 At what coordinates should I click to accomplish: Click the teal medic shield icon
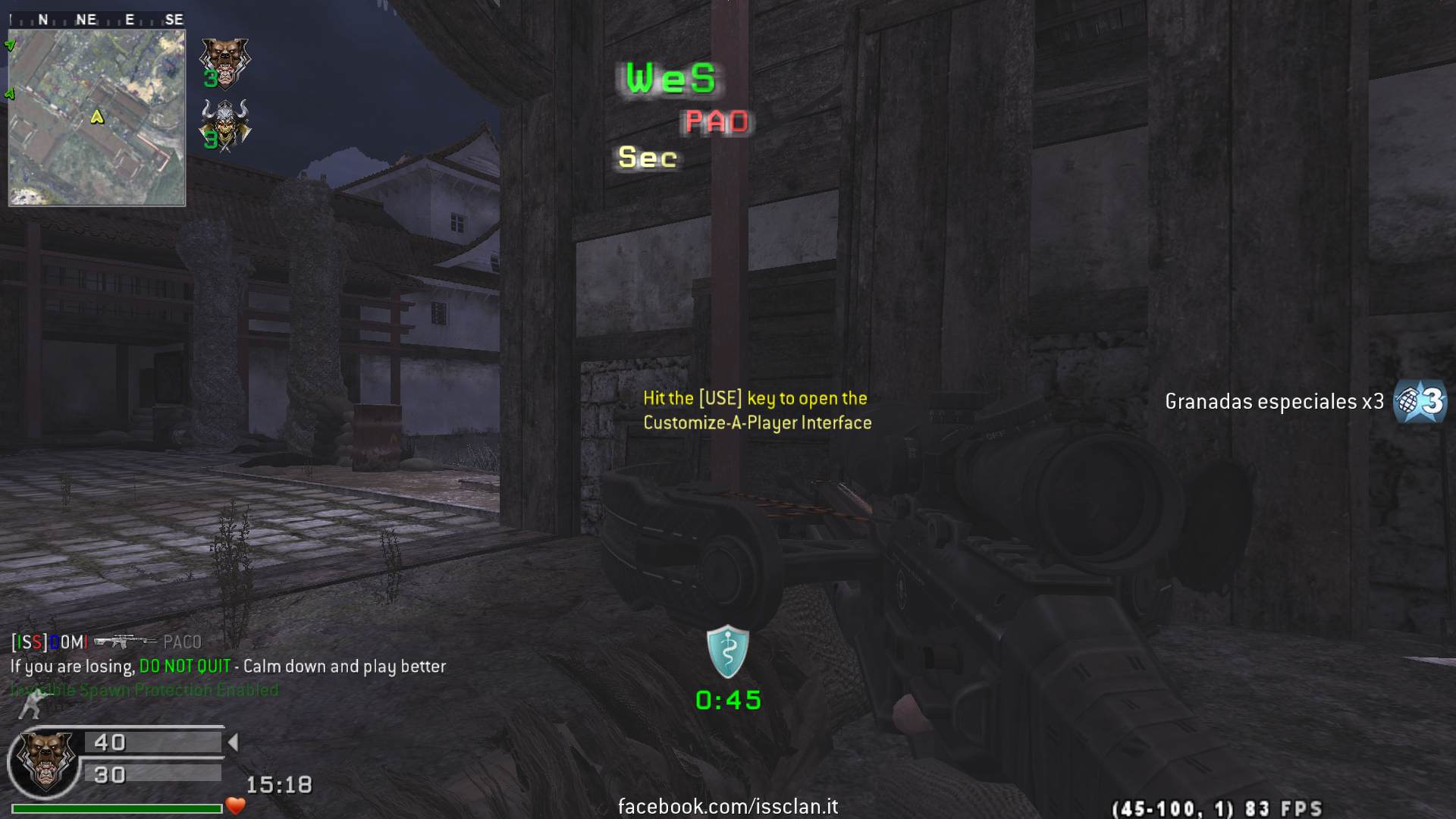click(728, 651)
